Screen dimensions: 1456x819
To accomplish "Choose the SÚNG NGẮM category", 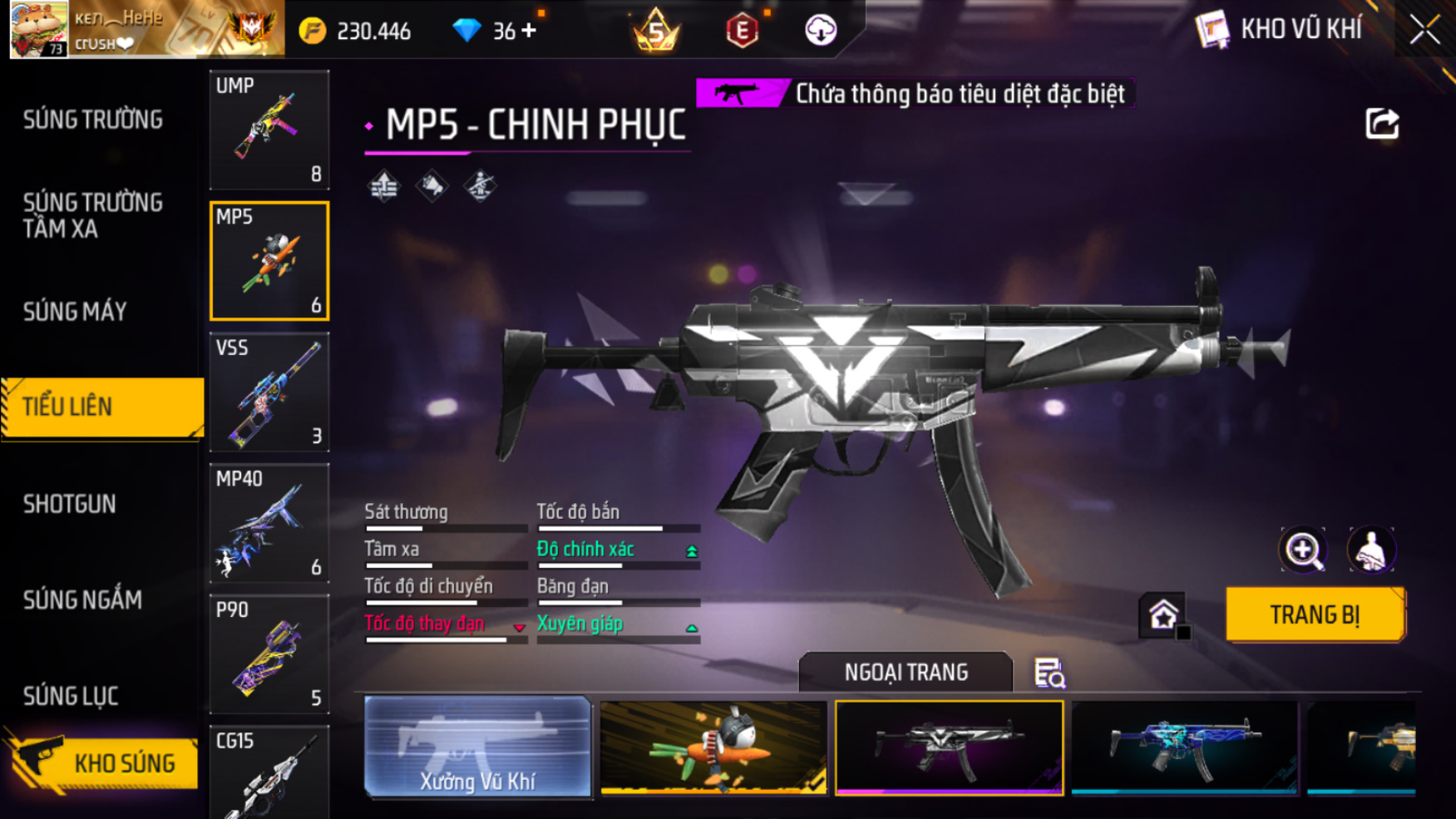I will (x=82, y=599).
